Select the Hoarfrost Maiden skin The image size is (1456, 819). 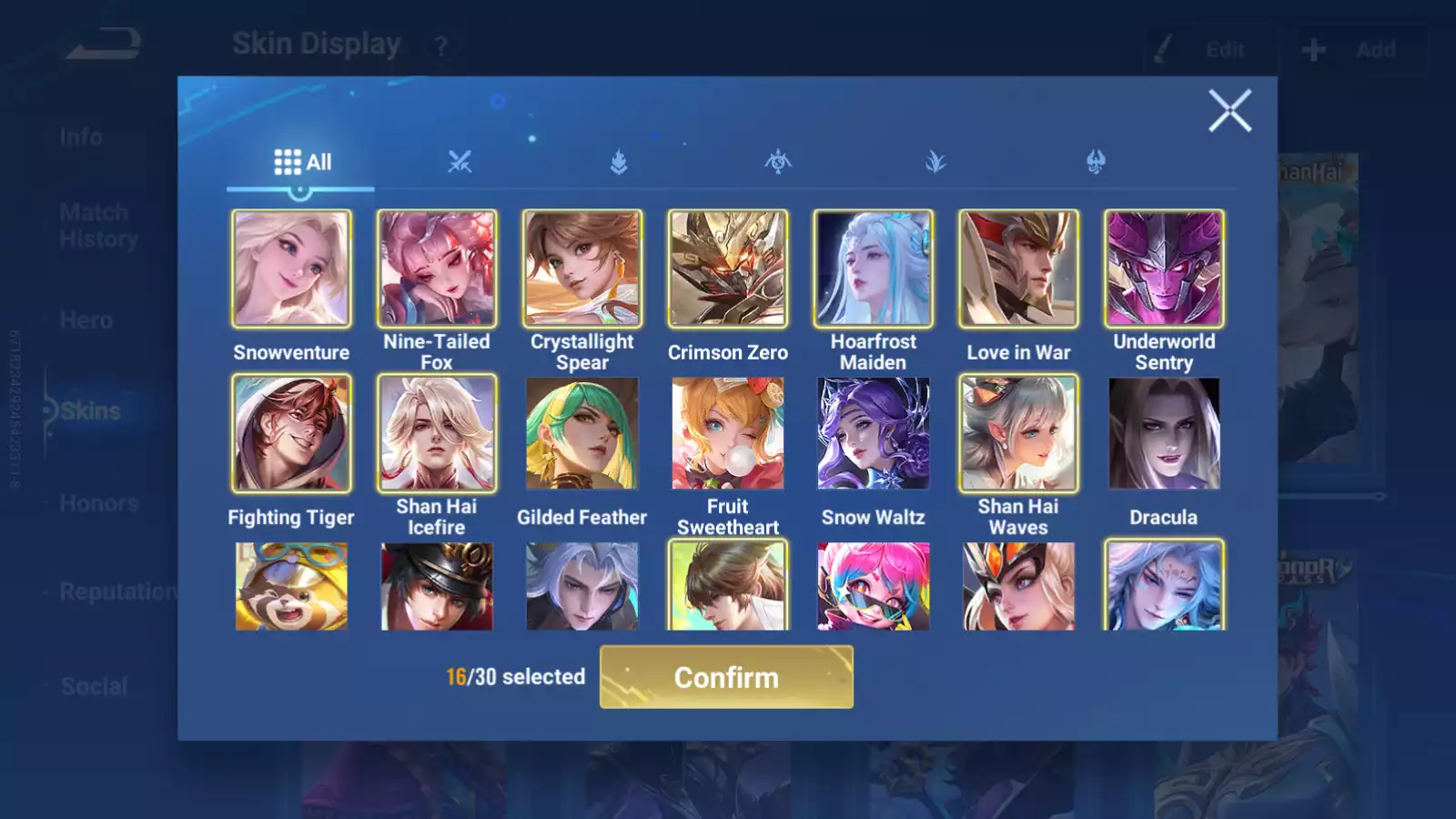[874, 269]
